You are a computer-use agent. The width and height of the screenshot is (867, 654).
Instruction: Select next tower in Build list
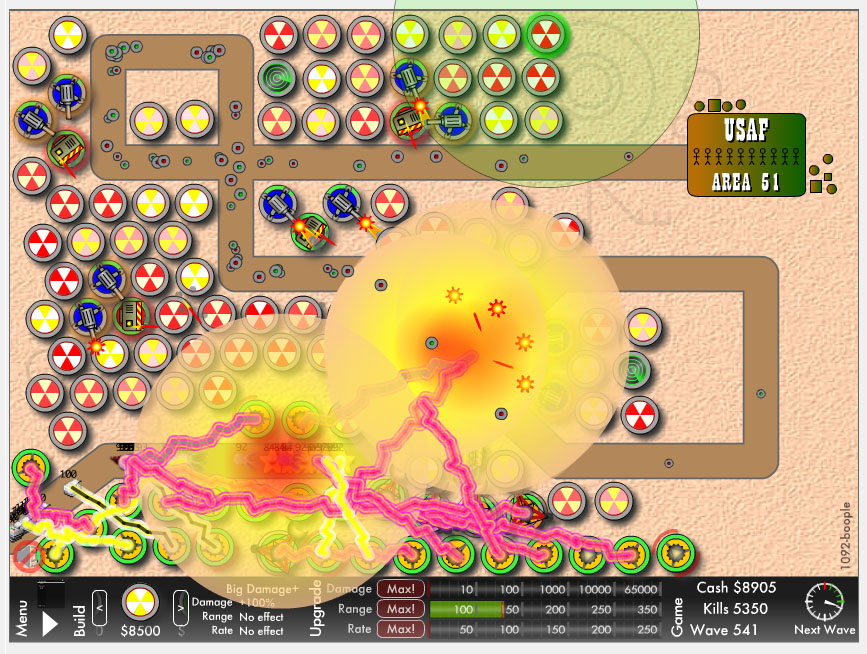pyautogui.click(x=180, y=602)
